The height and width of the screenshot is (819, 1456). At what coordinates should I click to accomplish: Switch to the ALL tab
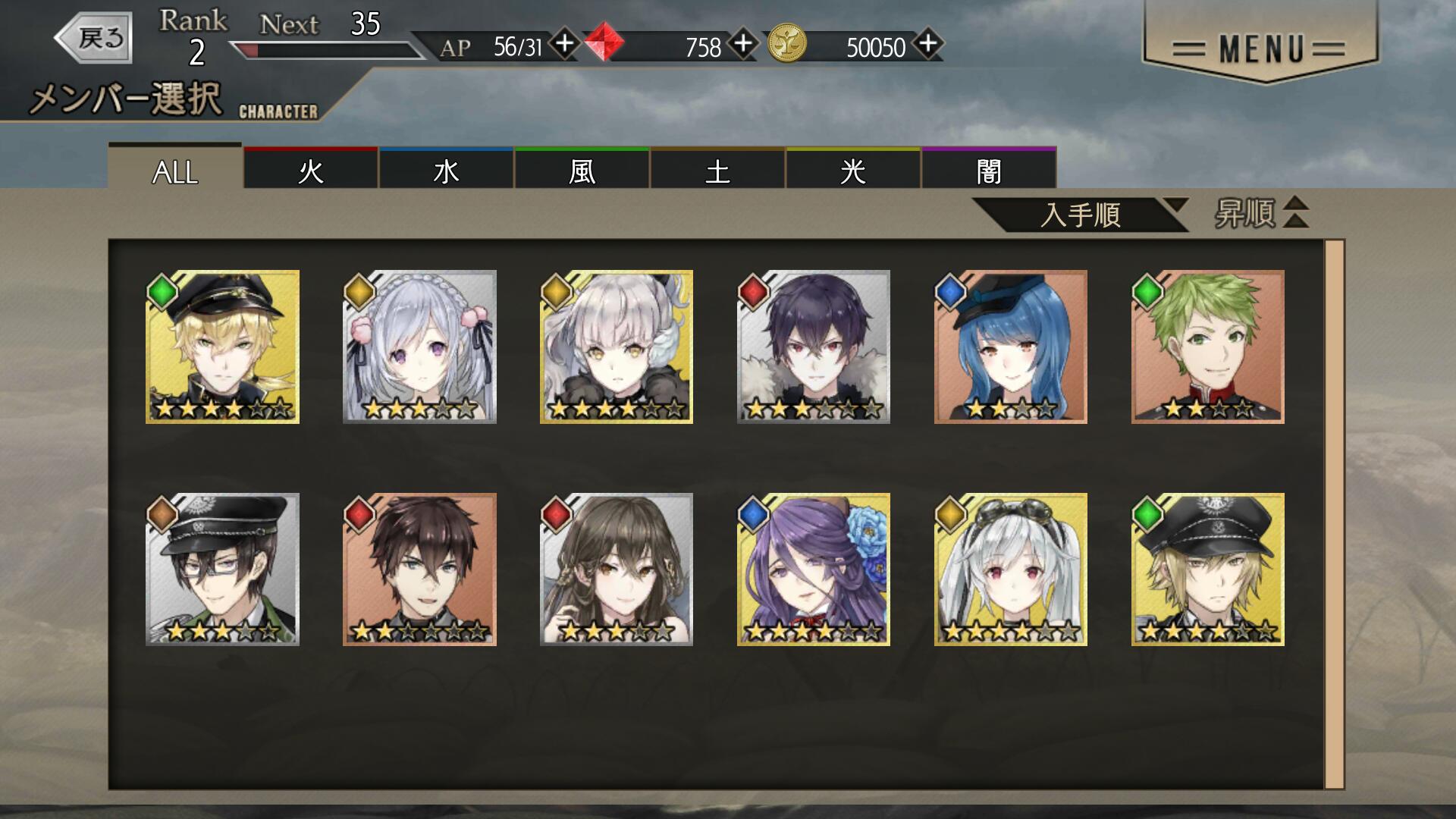point(175,170)
